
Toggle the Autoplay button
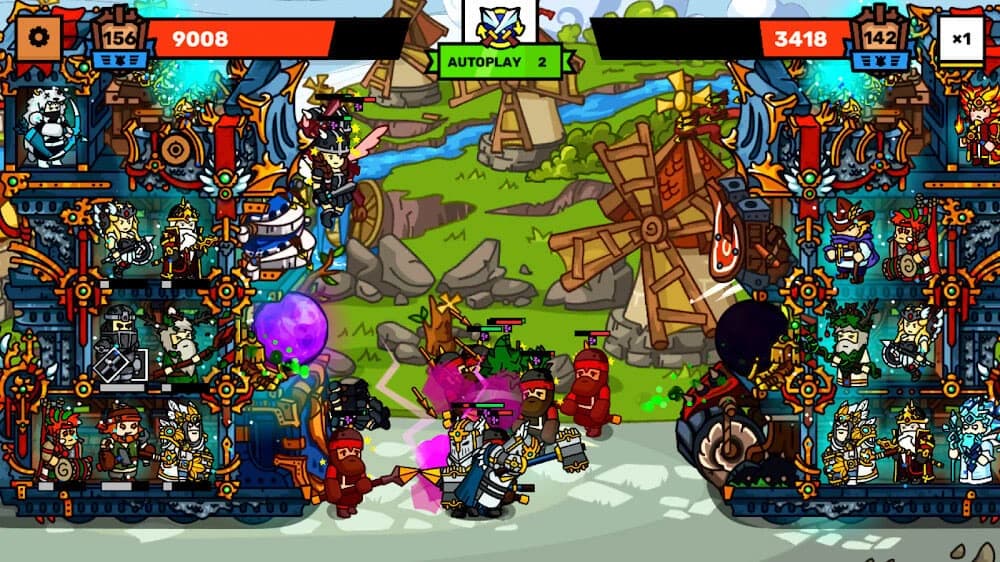coord(498,62)
